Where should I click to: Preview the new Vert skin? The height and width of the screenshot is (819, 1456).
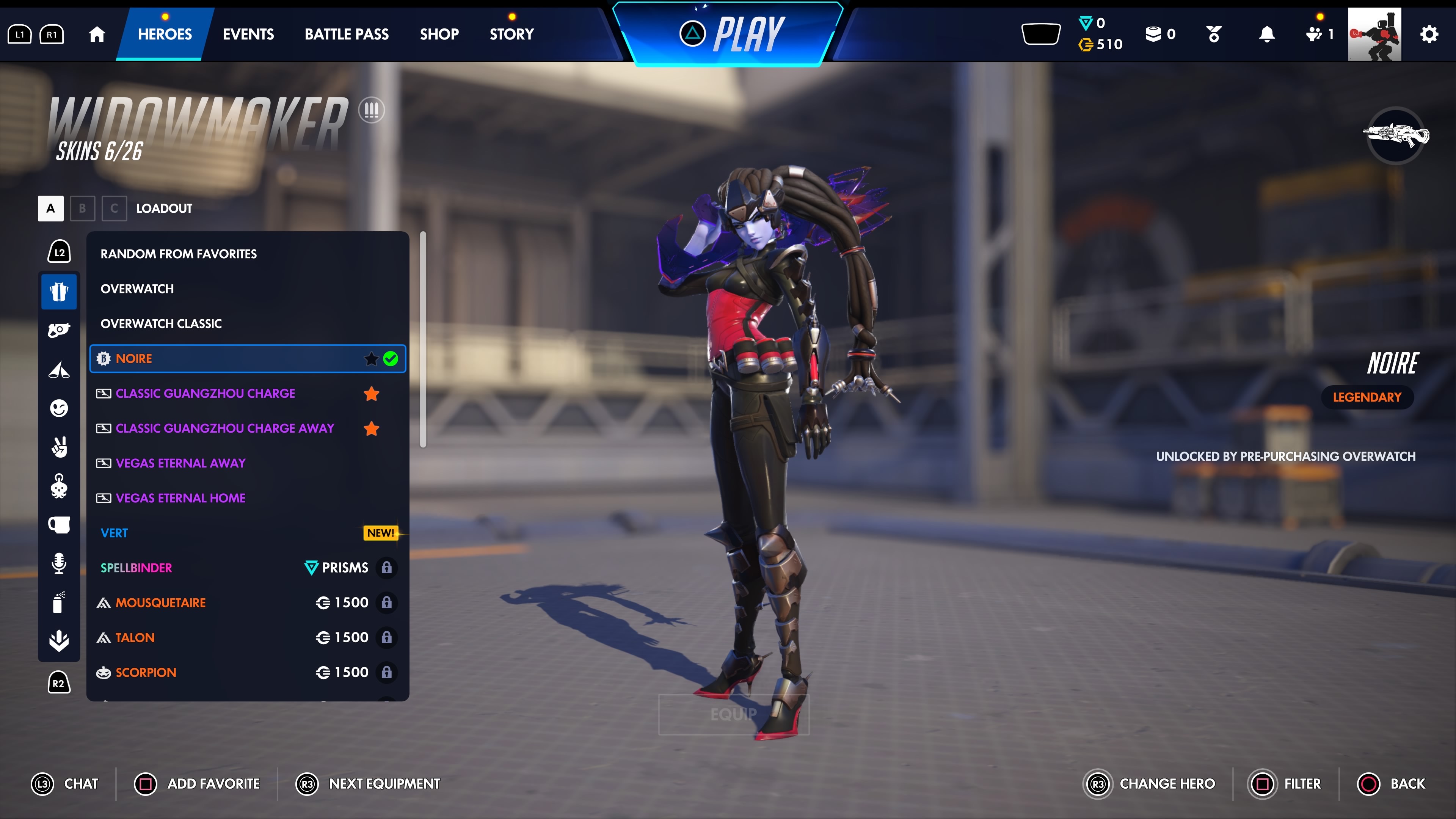click(114, 533)
